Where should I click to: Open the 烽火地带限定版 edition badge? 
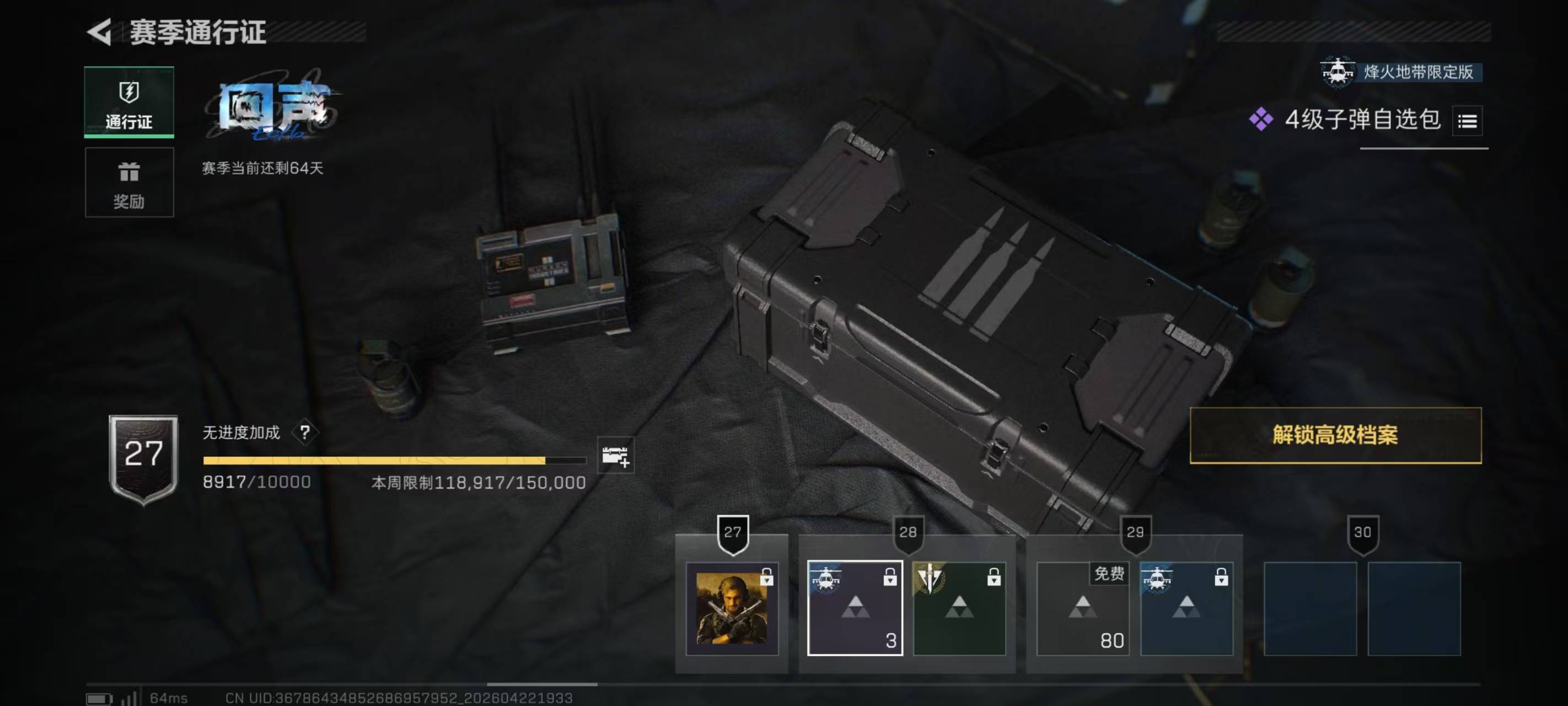[1400, 72]
